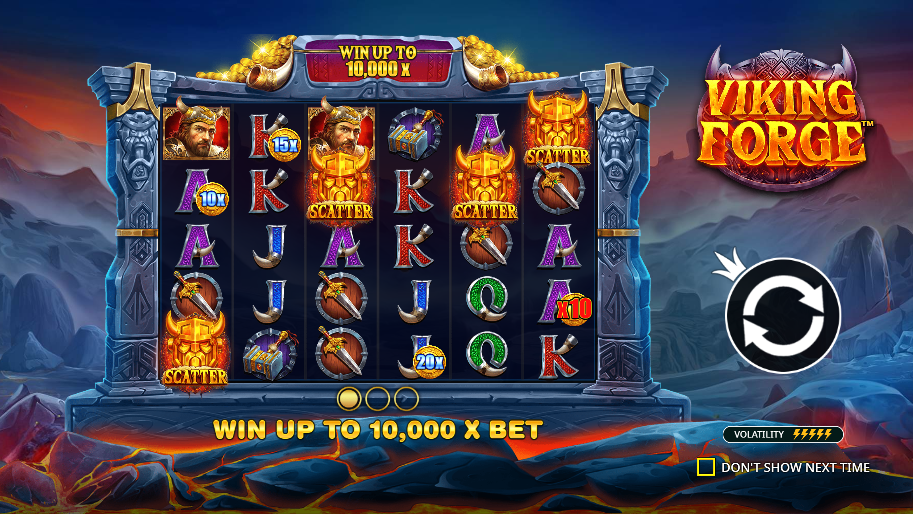Screen dimensions: 913x514
Task: Select the first gold page indicator dot
Action: pyautogui.click(x=349, y=399)
